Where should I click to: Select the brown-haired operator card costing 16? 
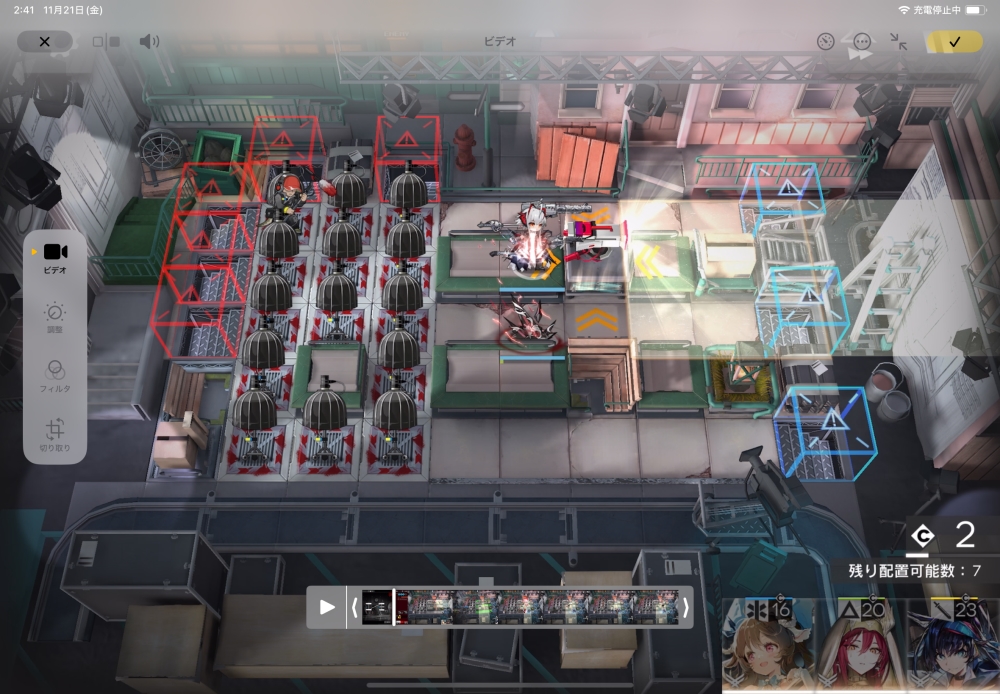(x=767, y=647)
